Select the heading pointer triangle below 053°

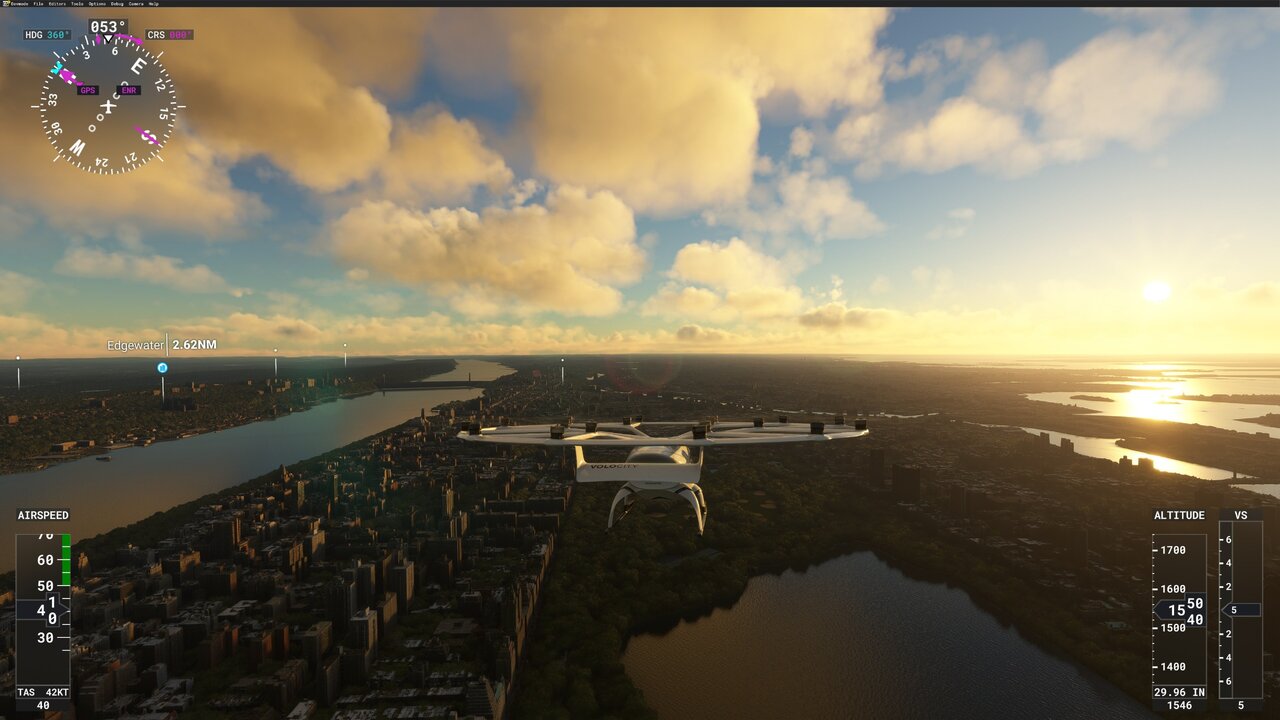pyautogui.click(x=108, y=39)
